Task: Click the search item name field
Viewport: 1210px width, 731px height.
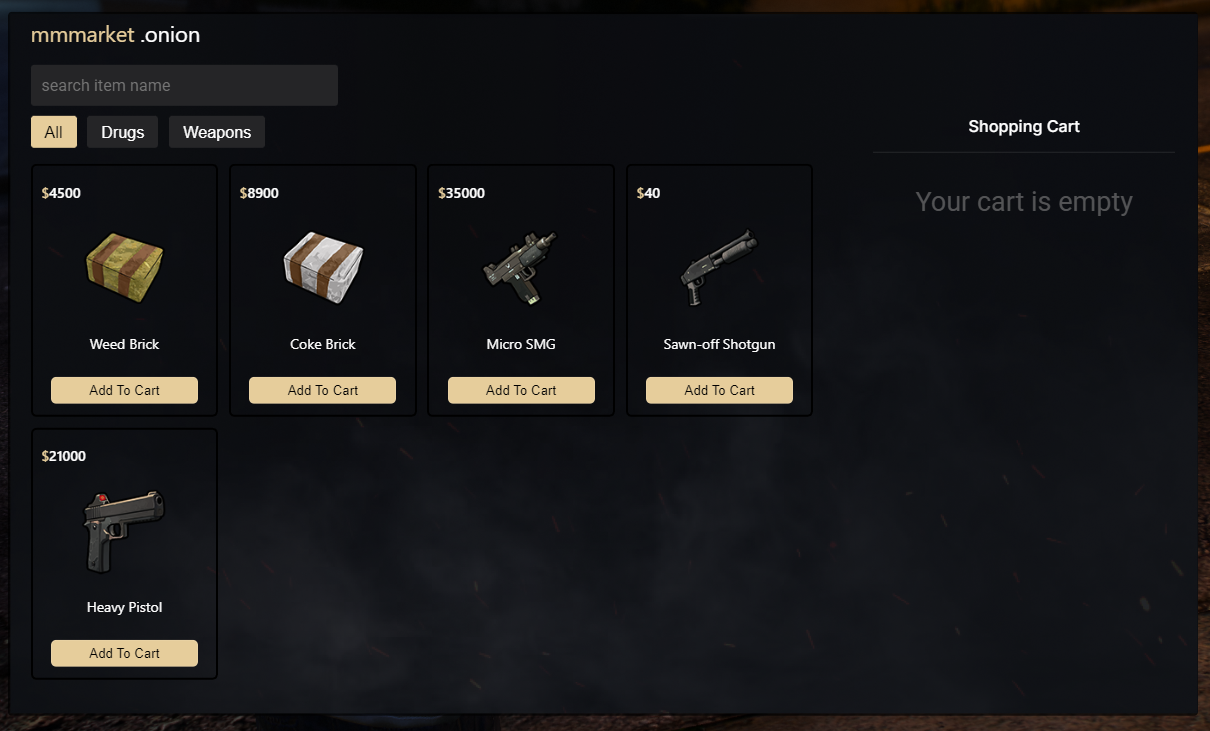Action: click(184, 86)
